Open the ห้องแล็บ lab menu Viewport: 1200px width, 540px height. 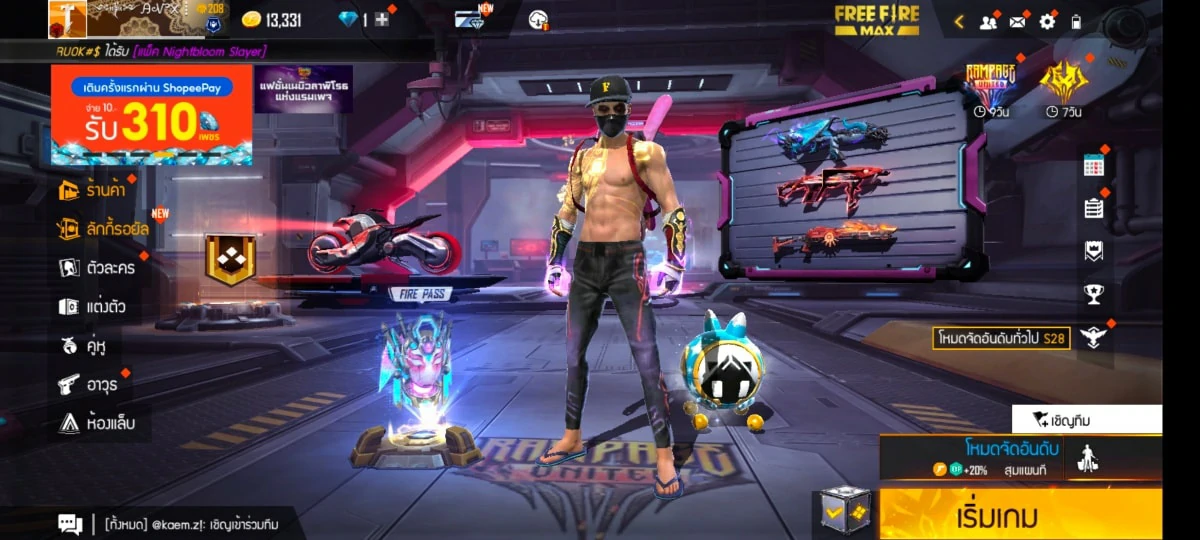[97, 423]
